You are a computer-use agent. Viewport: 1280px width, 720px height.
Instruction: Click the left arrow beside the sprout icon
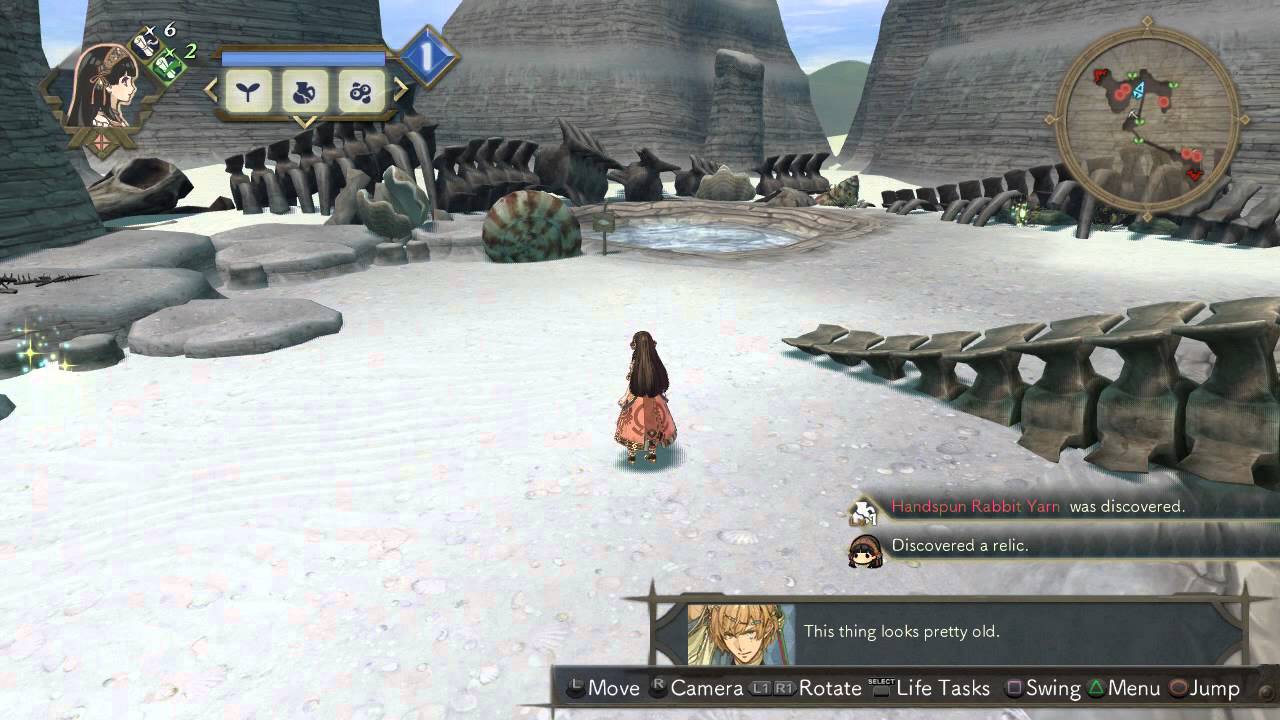coord(211,91)
